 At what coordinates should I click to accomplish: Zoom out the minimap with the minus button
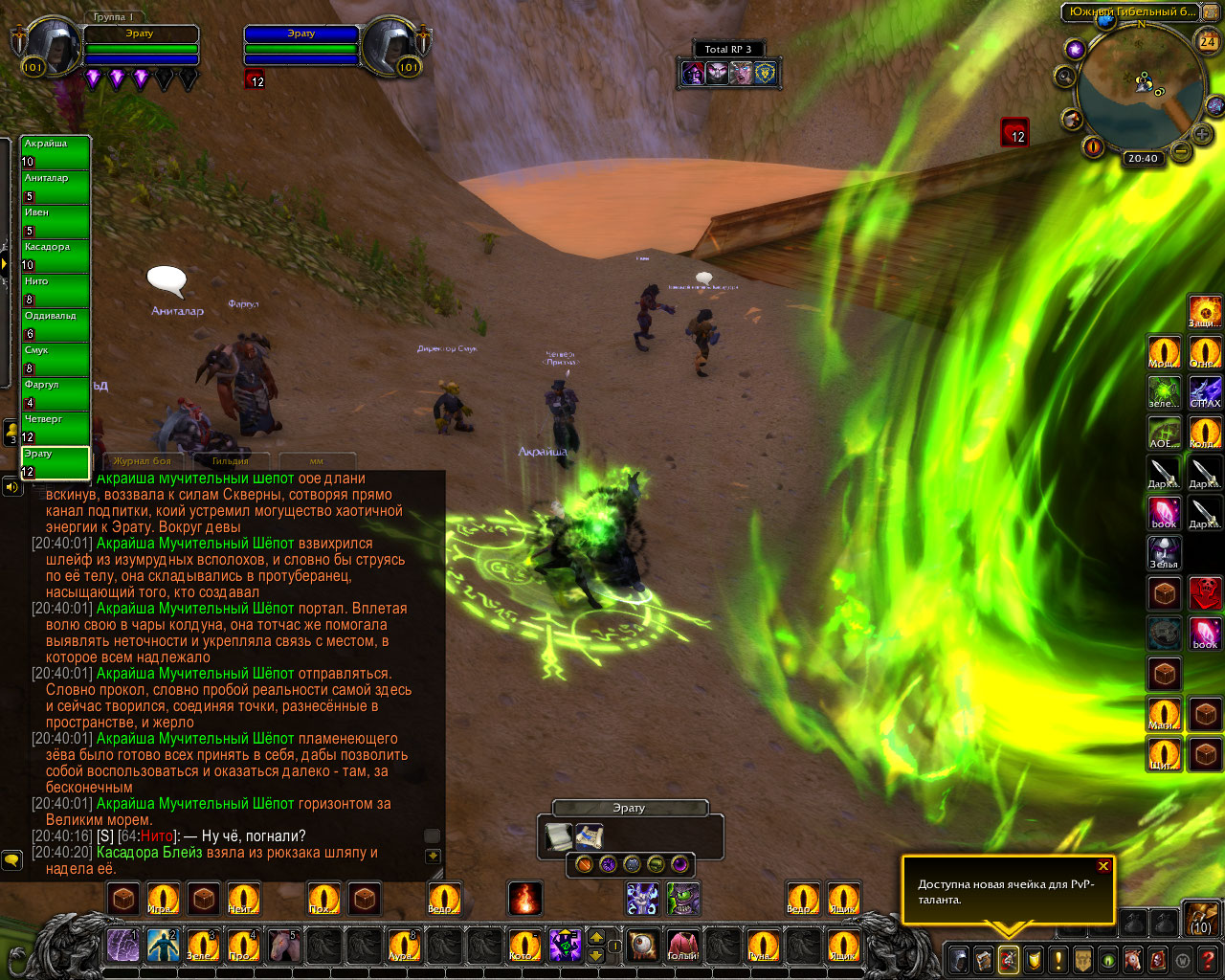[1182, 151]
